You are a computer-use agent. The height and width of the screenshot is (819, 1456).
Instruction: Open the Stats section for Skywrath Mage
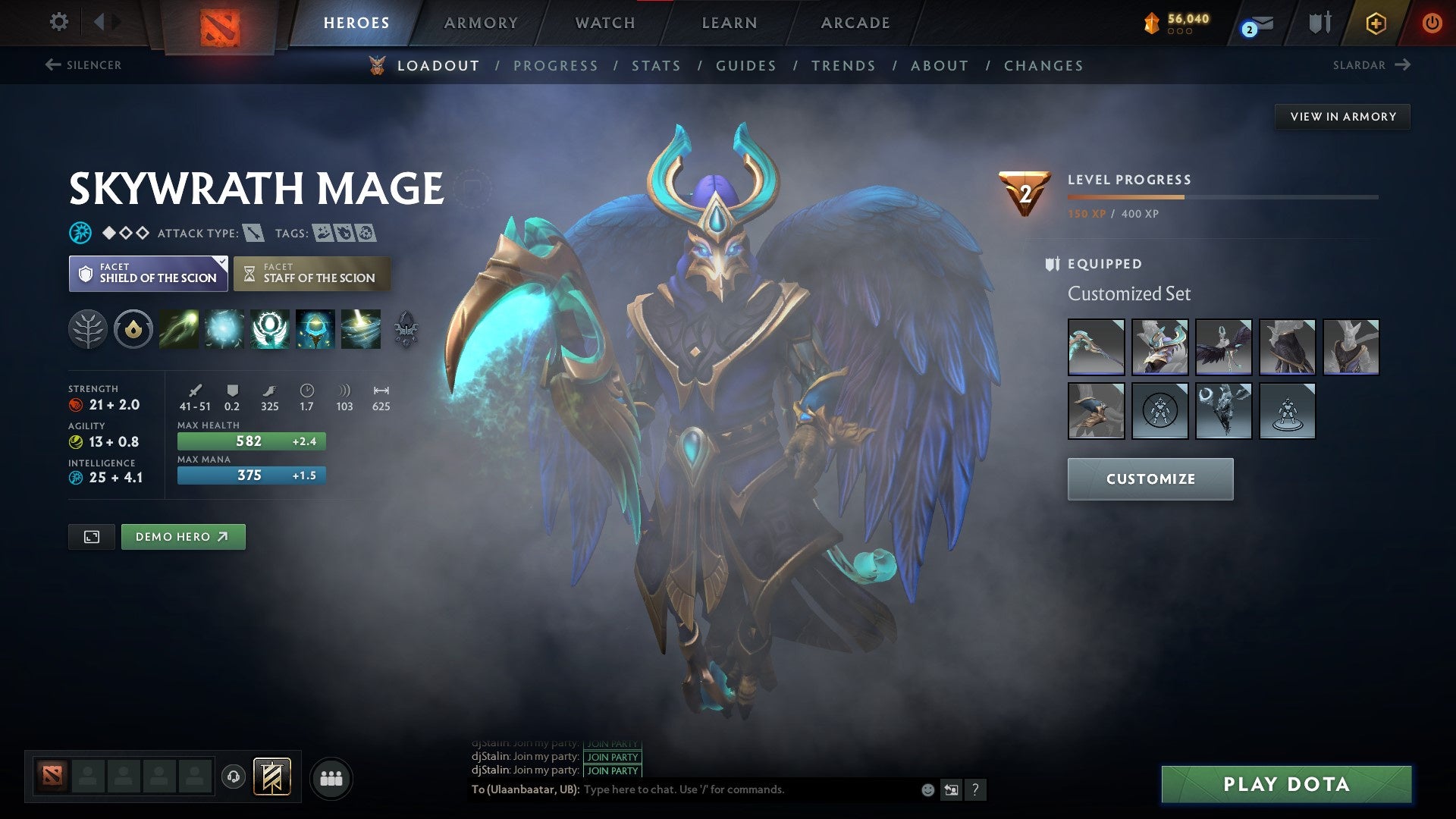click(x=656, y=66)
